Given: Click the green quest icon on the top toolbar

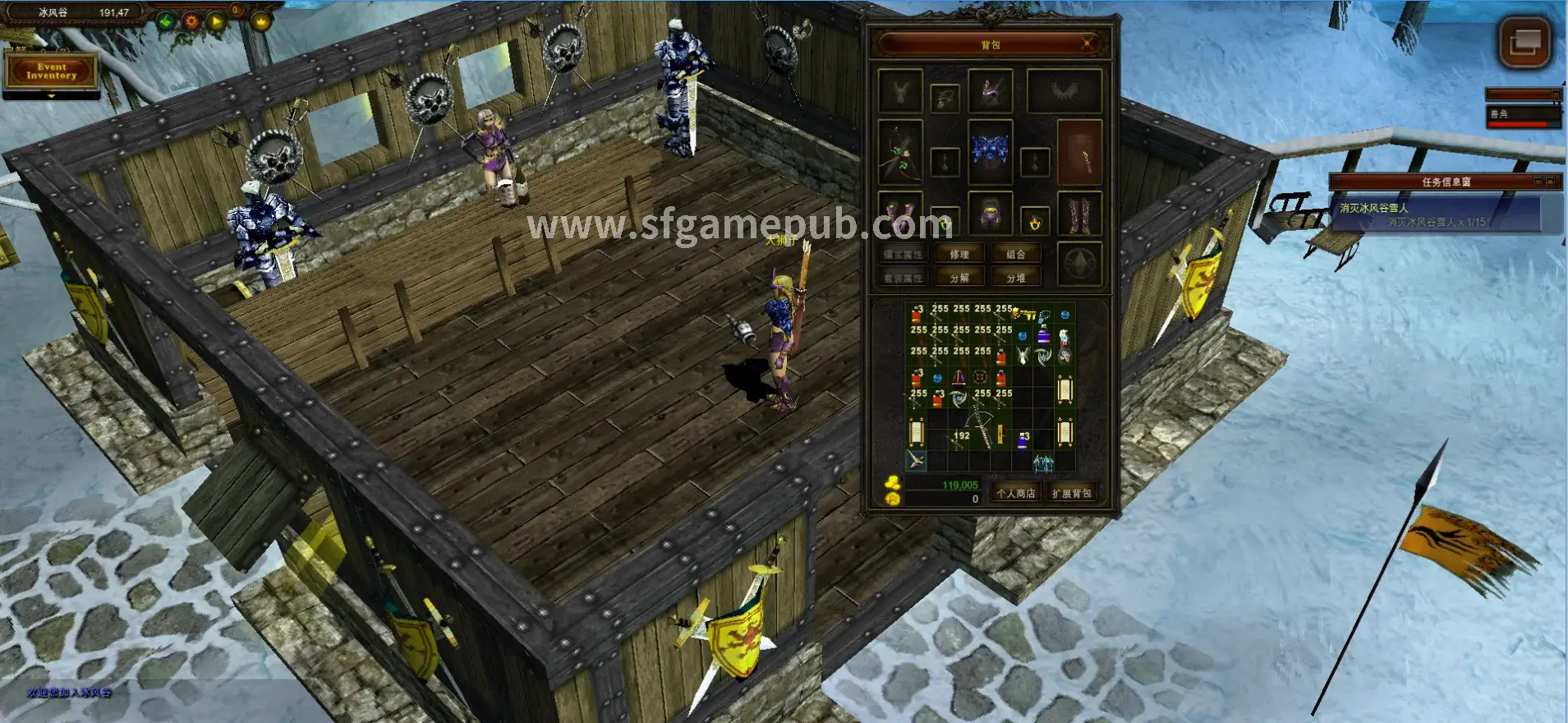Looking at the screenshot, I should [x=165, y=21].
